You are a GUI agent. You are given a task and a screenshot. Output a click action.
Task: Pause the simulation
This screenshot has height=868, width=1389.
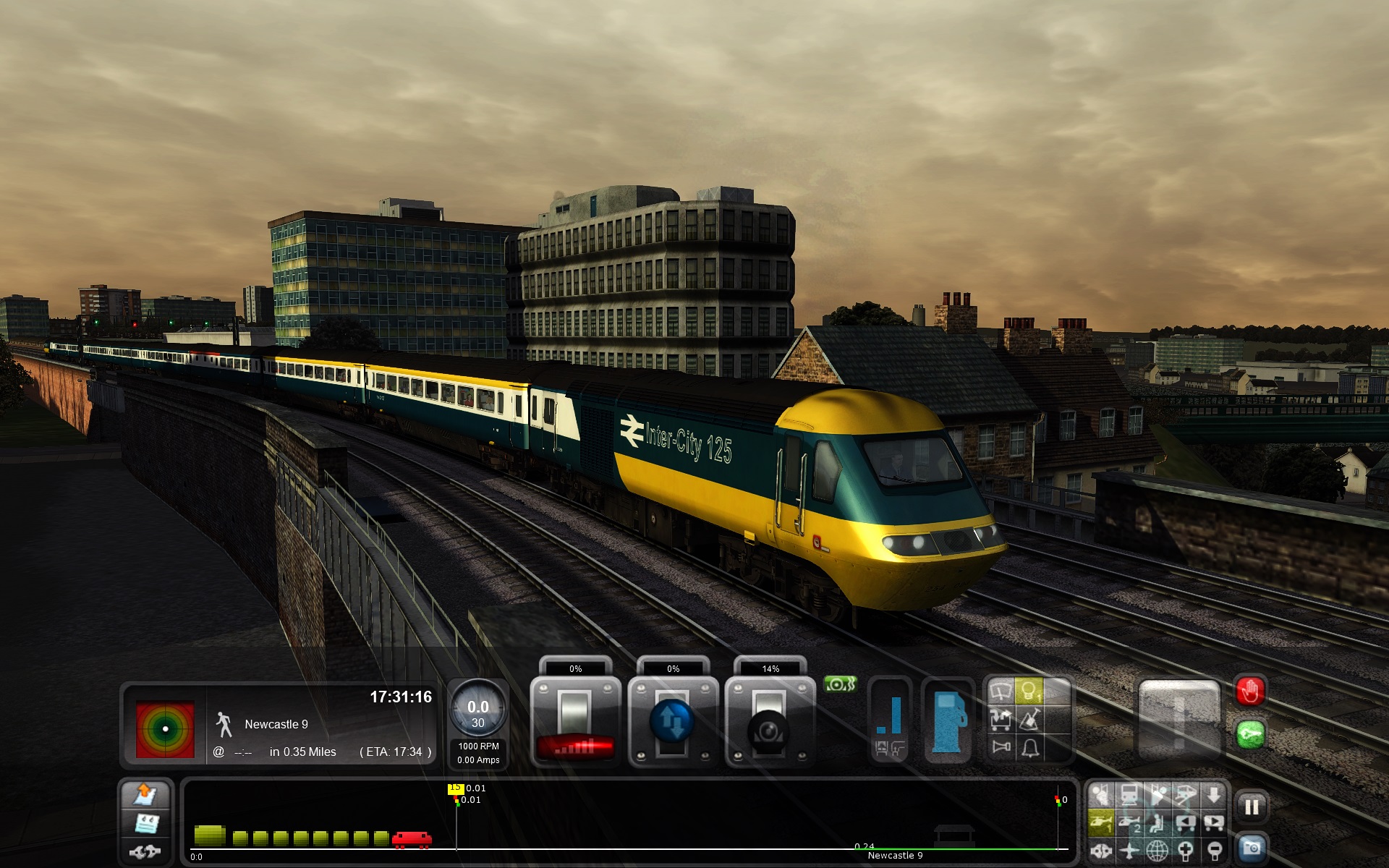[1252, 807]
